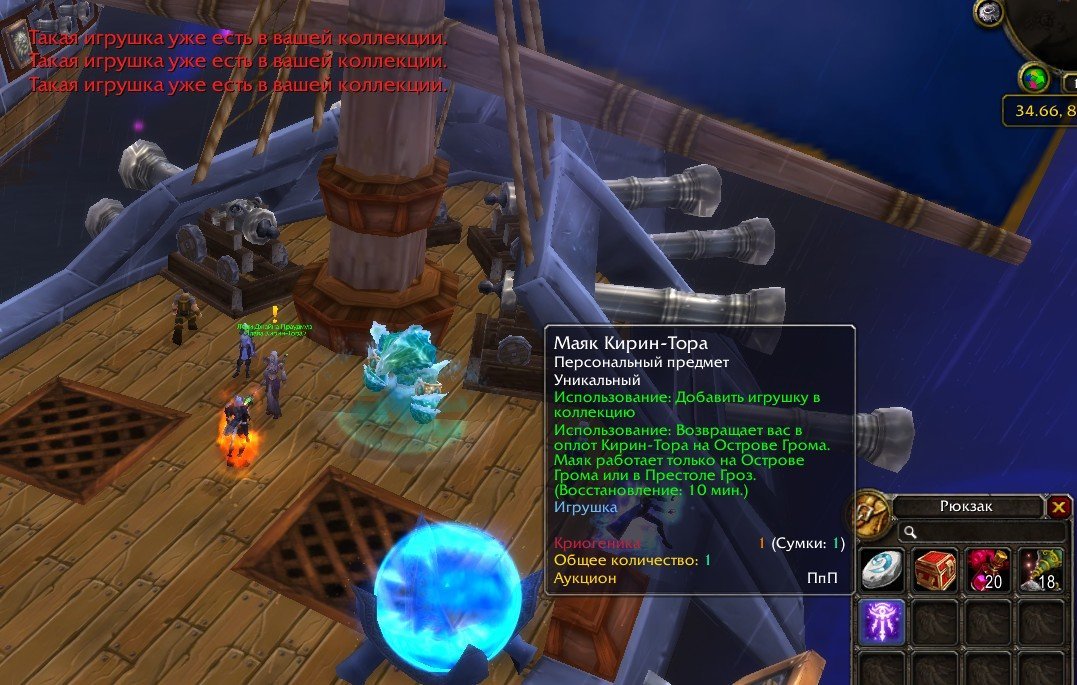Viewport: 1077px width, 685px height.
Task: Select the white rune stone item
Action: pyautogui.click(x=882, y=570)
